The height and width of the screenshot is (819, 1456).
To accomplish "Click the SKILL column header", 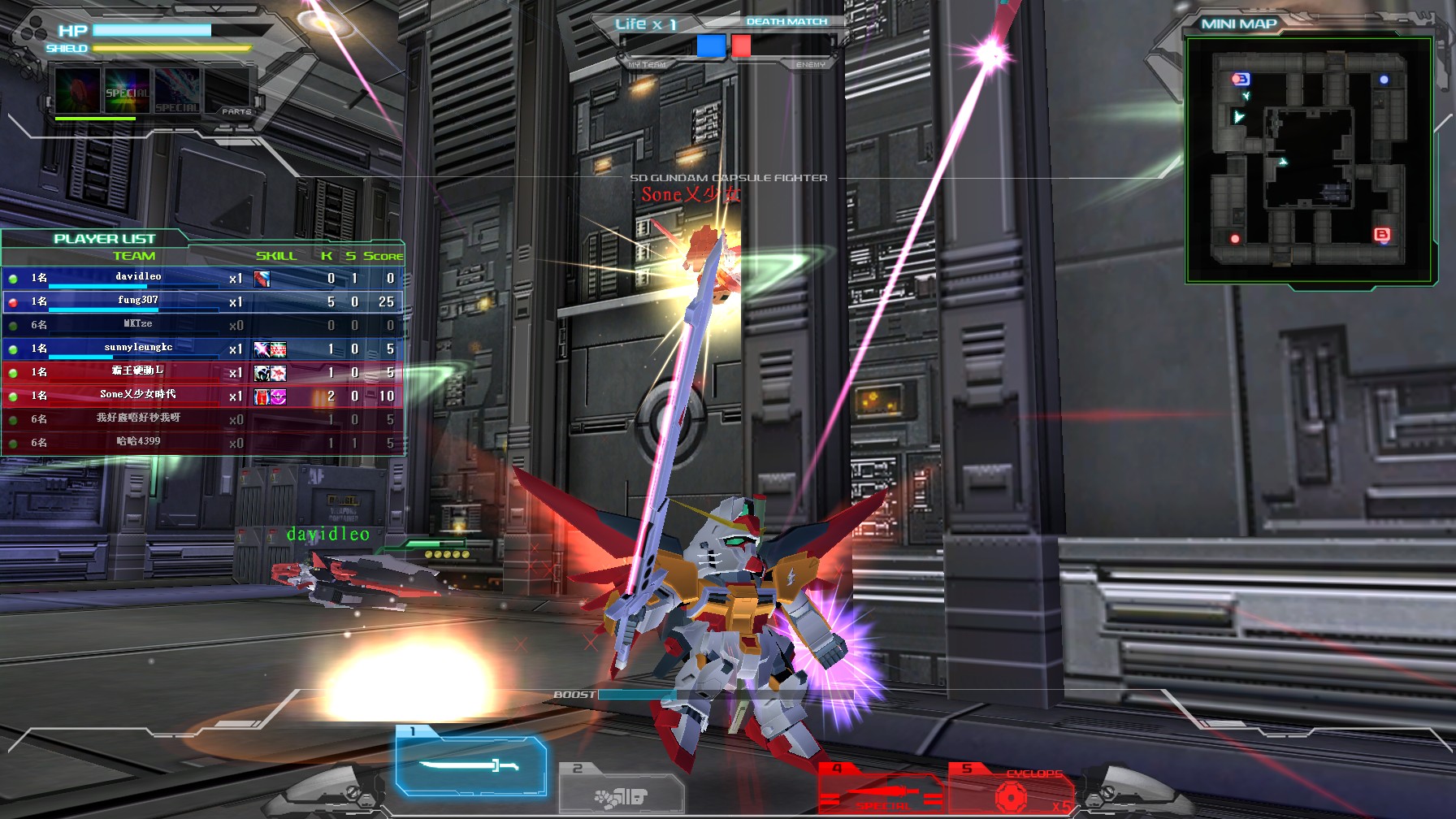I will pos(277,255).
